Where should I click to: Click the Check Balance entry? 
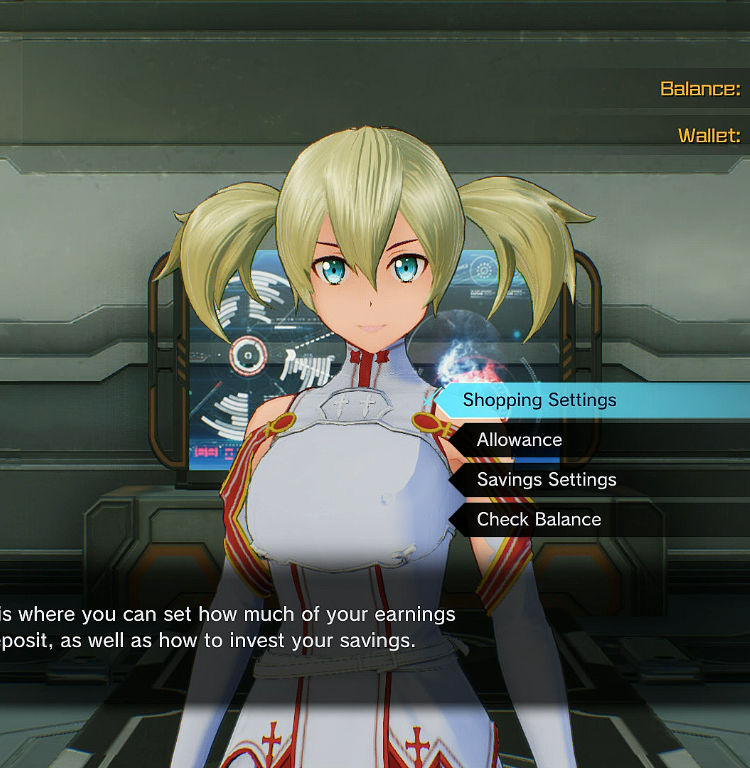[x=539, y=520]
